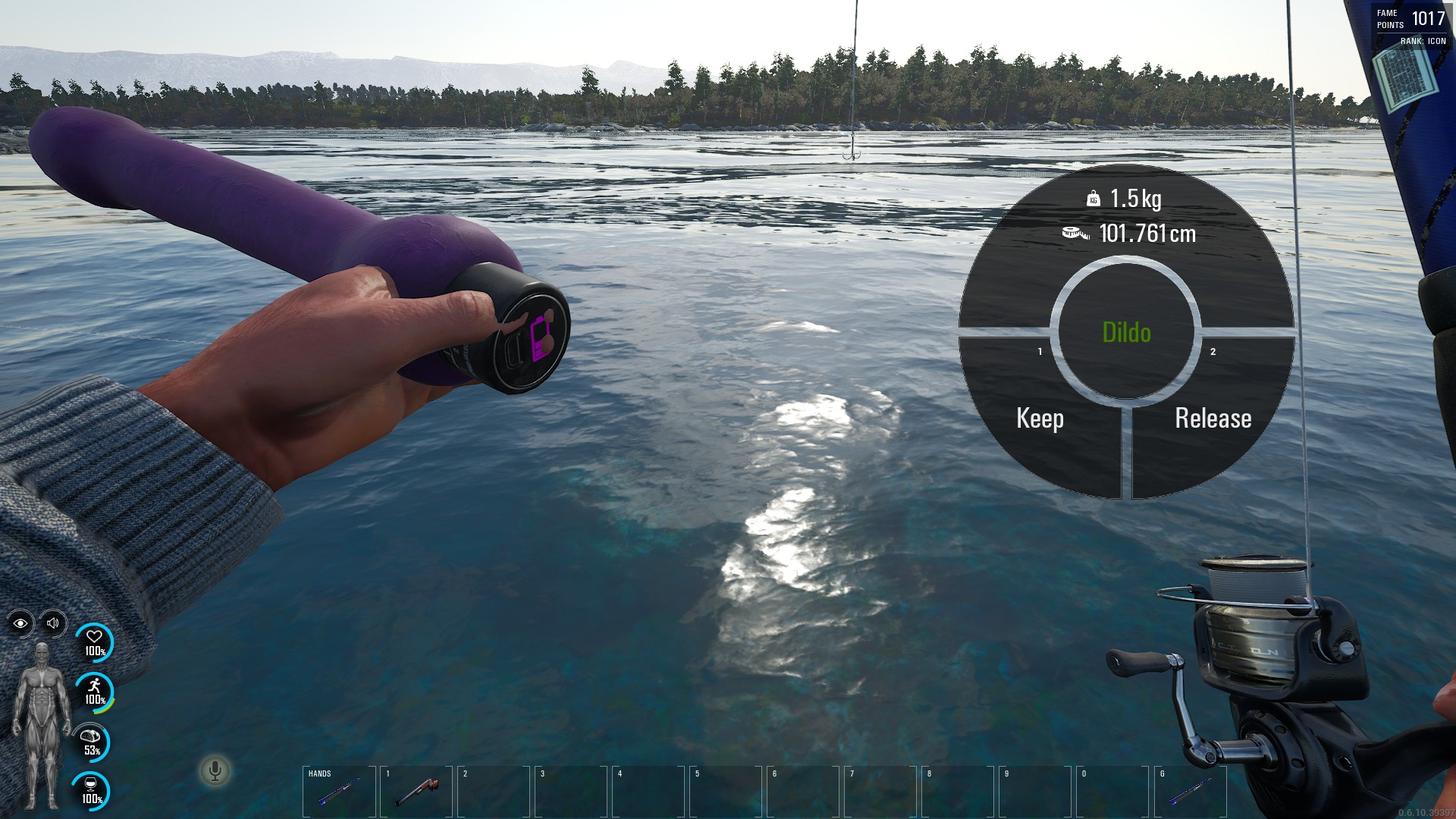Toggle the eye visibility indicator icon
The height and width of the screenshot is (819, 1456).
click(x=20, y=623)
